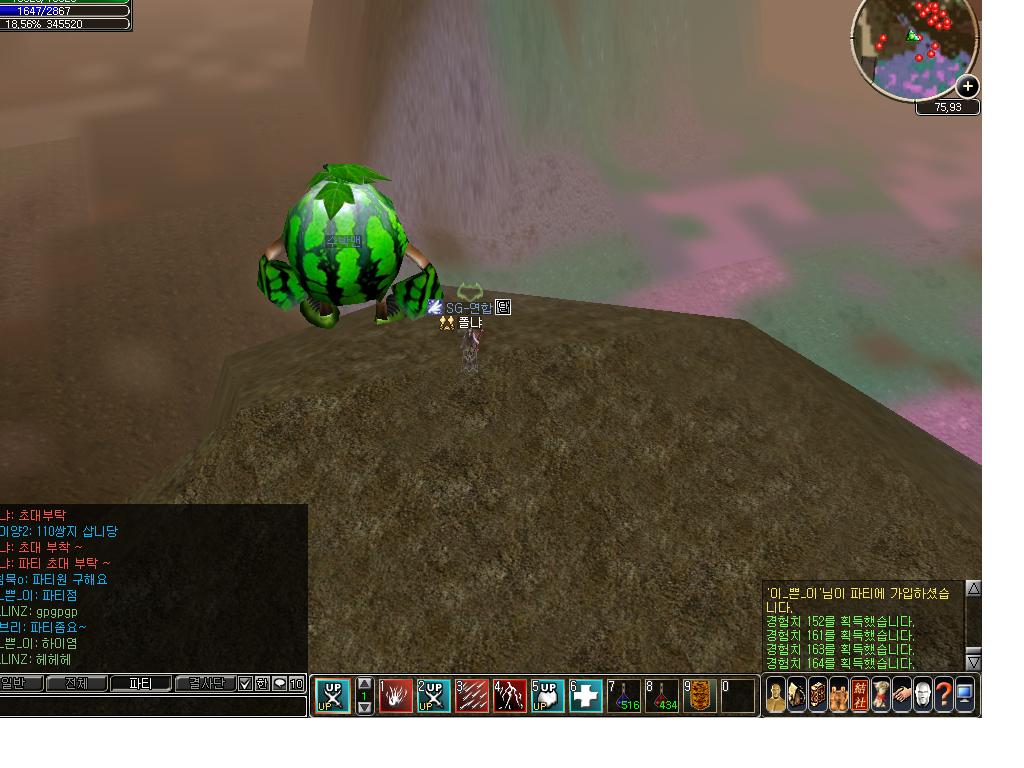Activate the red explosion skill in slot 1
This screenshot has width=1024, height=768.
(396, 695)
